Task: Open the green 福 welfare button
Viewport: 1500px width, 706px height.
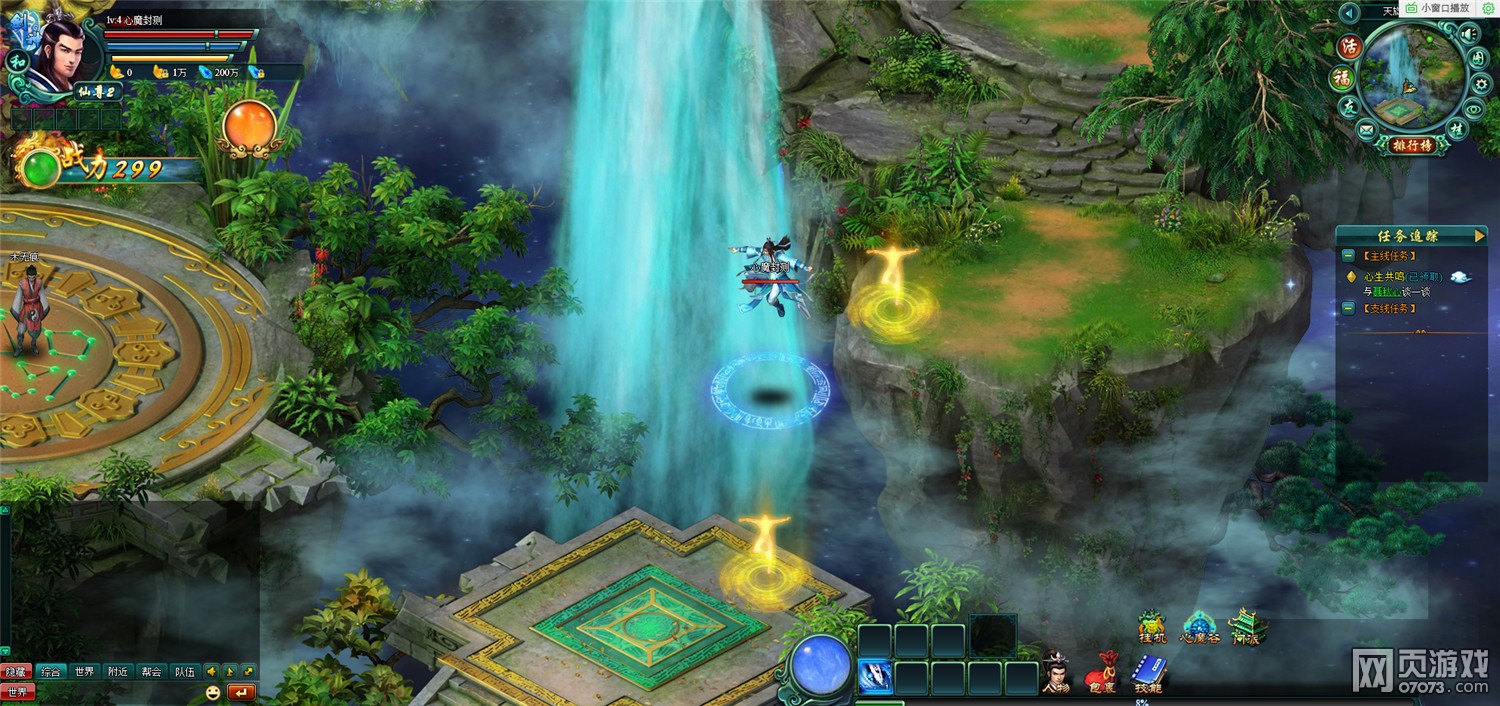Action: (x=1341, y=78)
